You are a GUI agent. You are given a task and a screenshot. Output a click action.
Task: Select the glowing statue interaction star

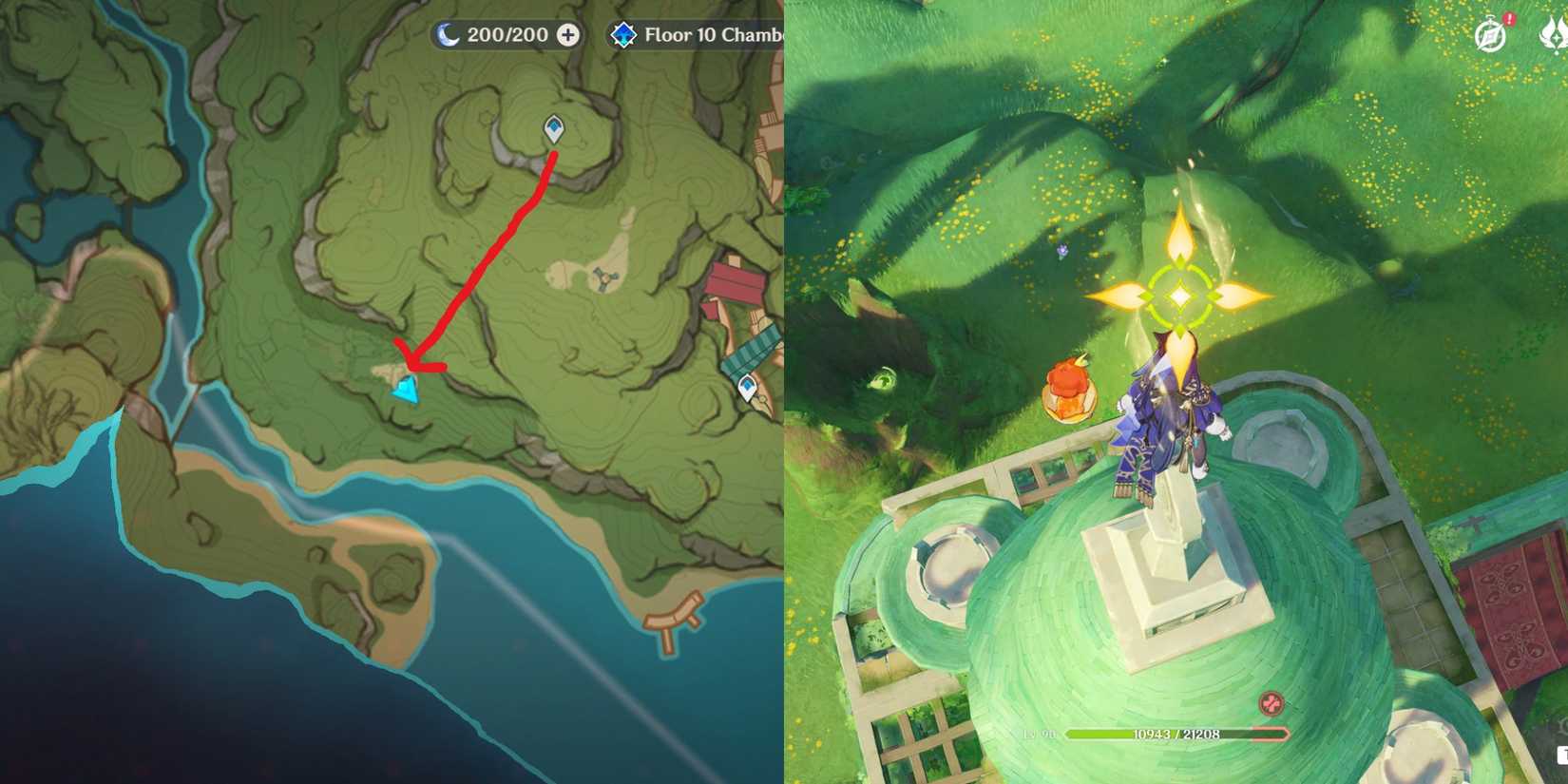pos(1178,295)
